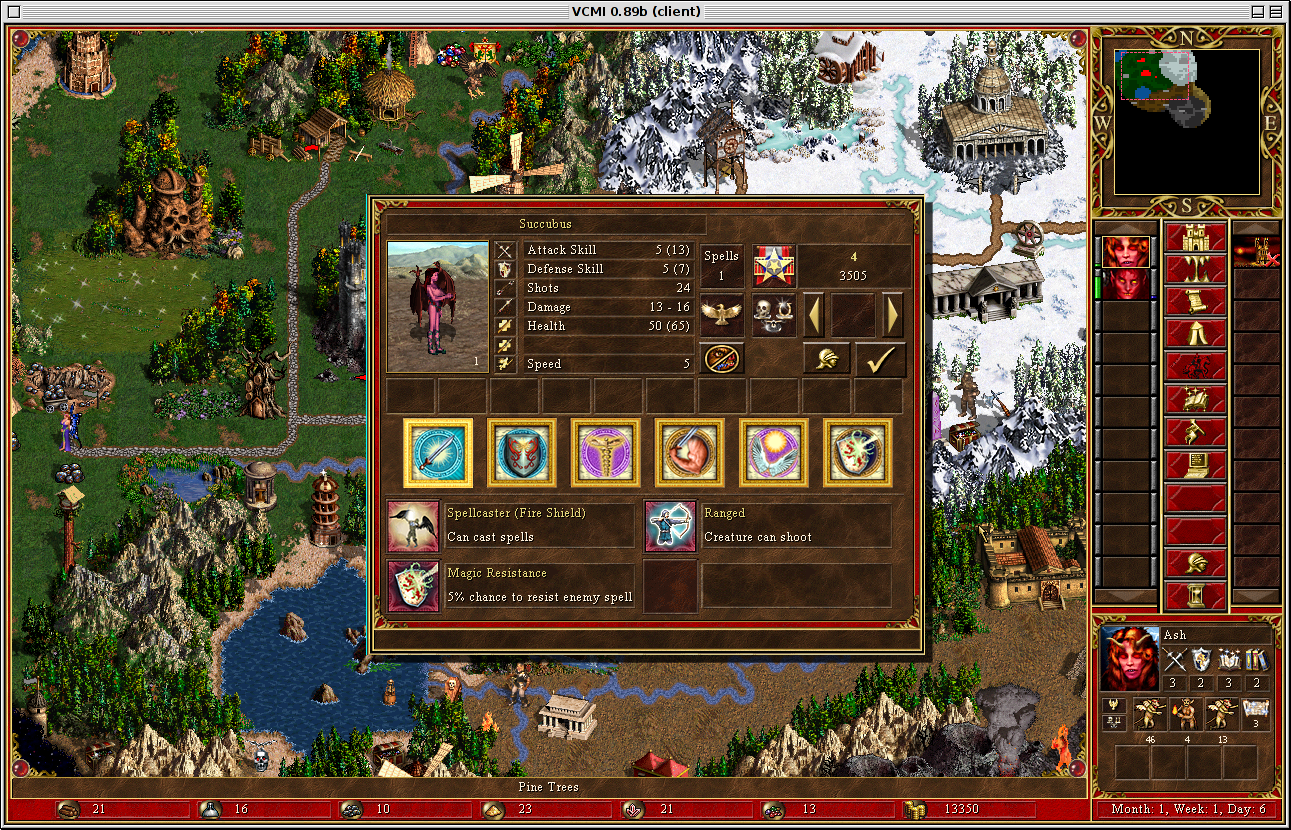Open the spellbook from the adventure buttons

[x=1196, y=398]
